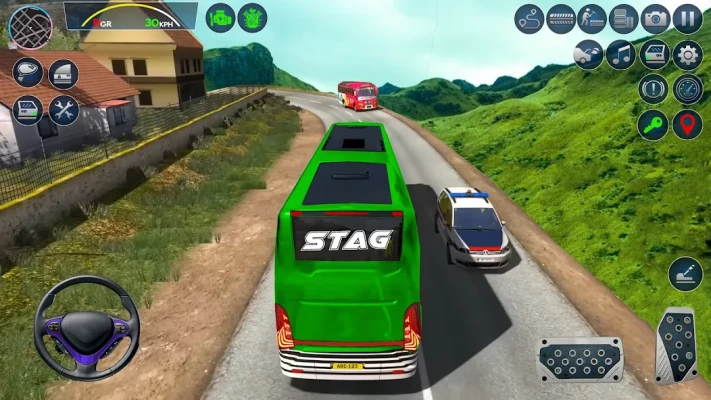Toggle music with the note icon

[x=621, y=54]
